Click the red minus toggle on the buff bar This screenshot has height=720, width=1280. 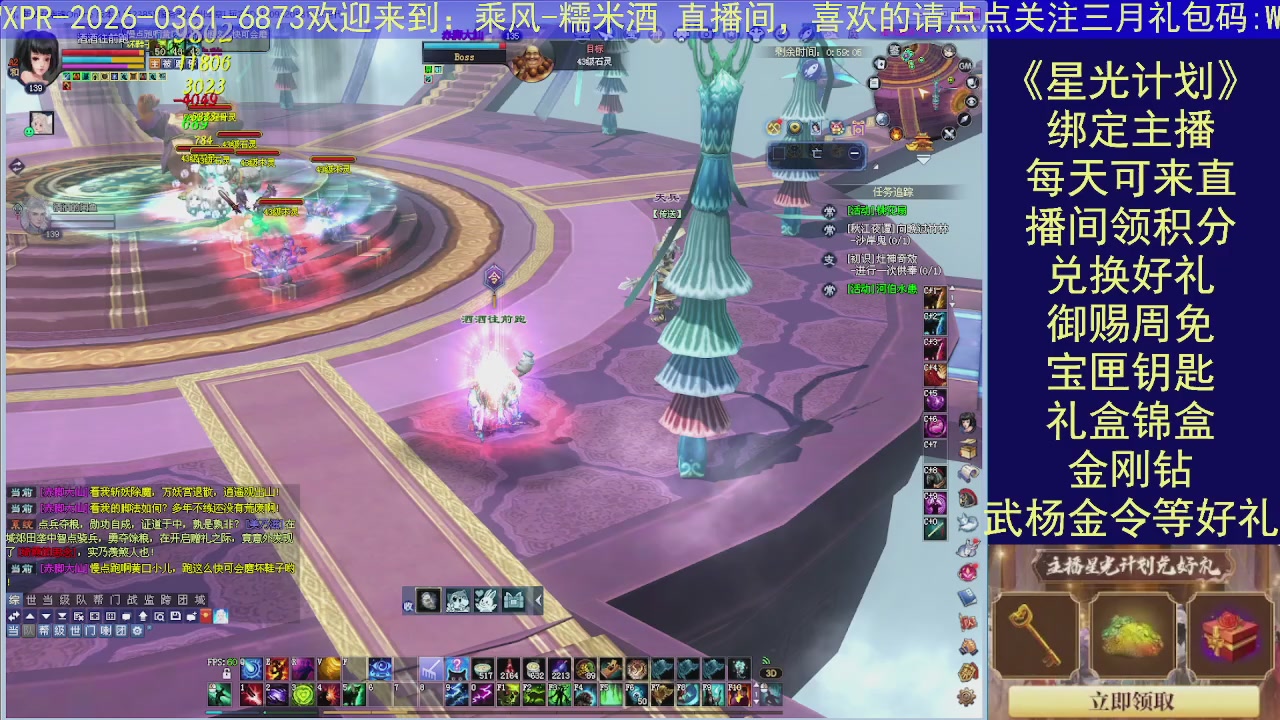(x=855, y=153)
